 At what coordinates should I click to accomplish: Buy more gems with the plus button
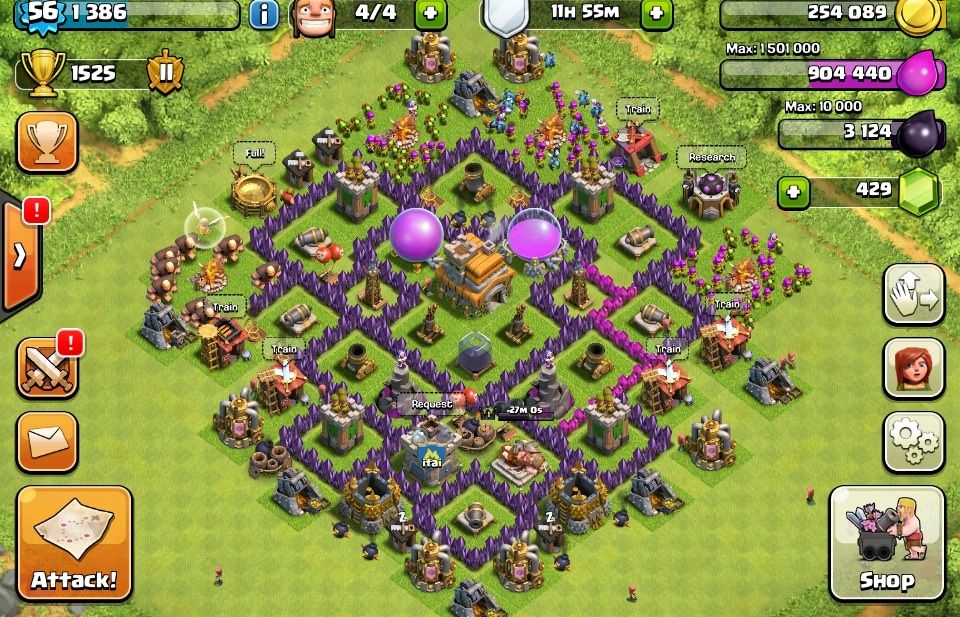click(793, 192)
